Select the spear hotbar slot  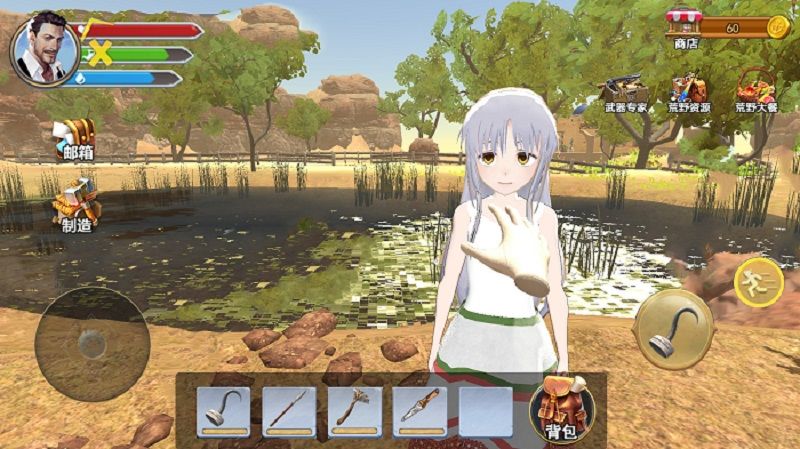click(x=288, y=410)
